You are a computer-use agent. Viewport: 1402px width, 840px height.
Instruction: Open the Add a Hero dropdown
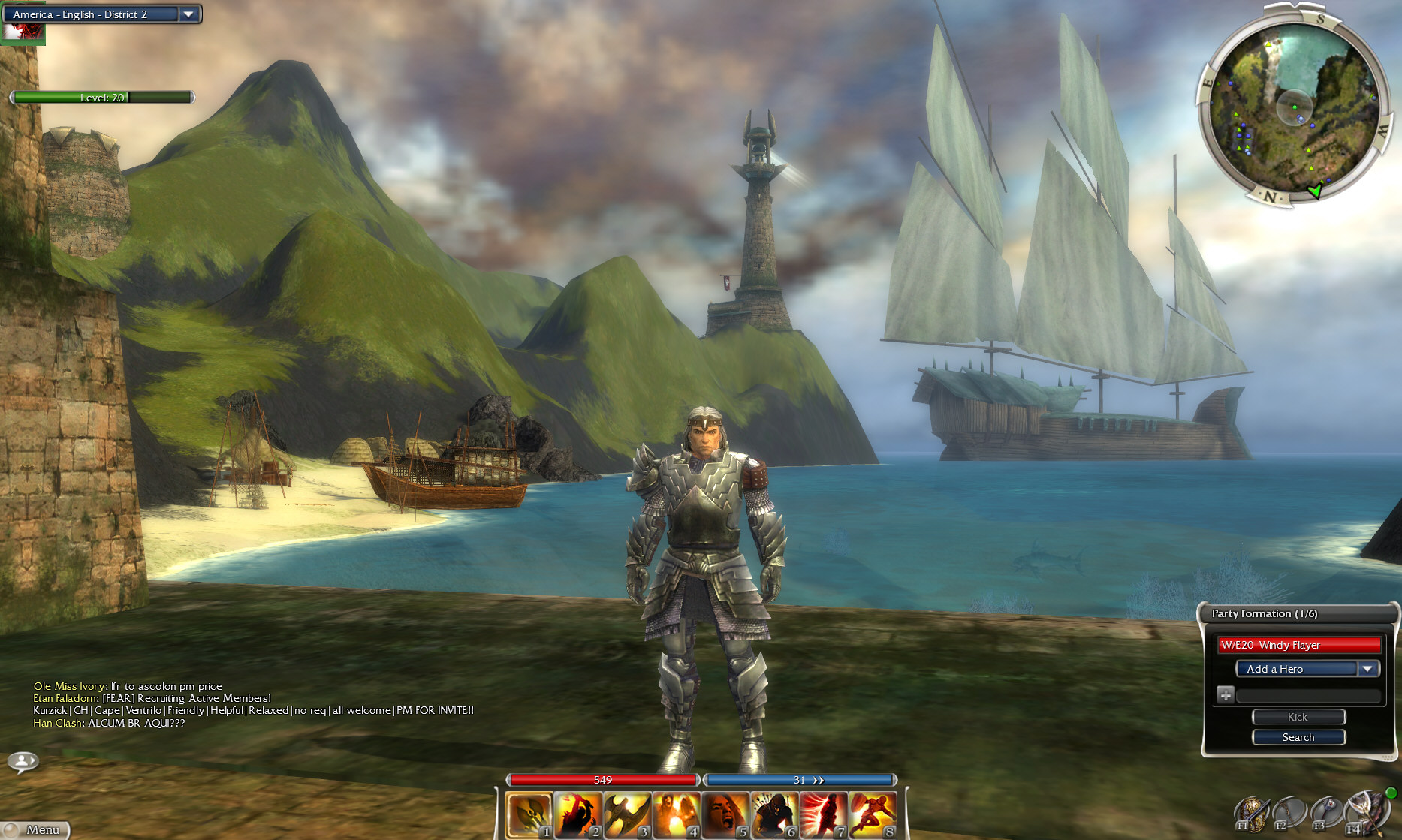(x=1367, y=669)
